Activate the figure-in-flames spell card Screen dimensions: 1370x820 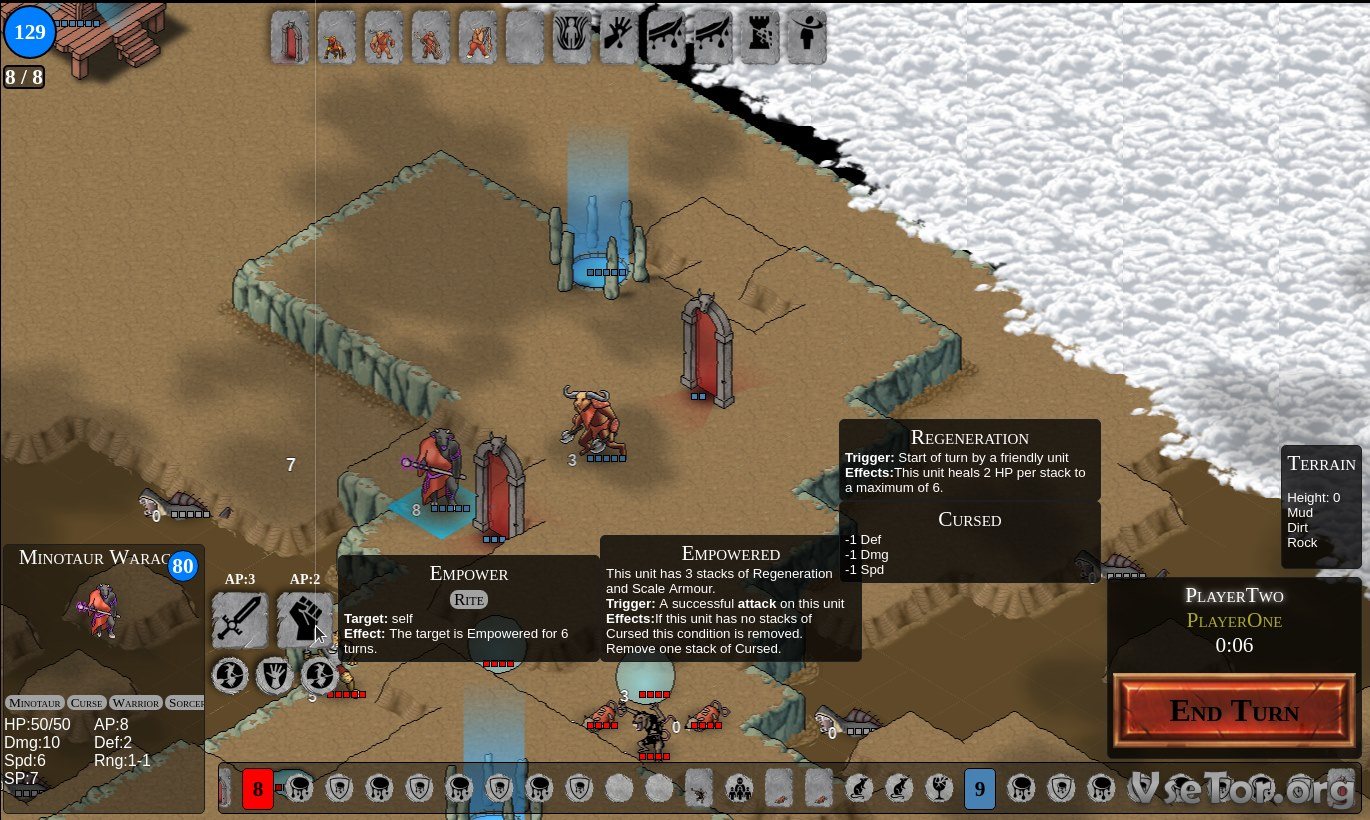[572, 38]
